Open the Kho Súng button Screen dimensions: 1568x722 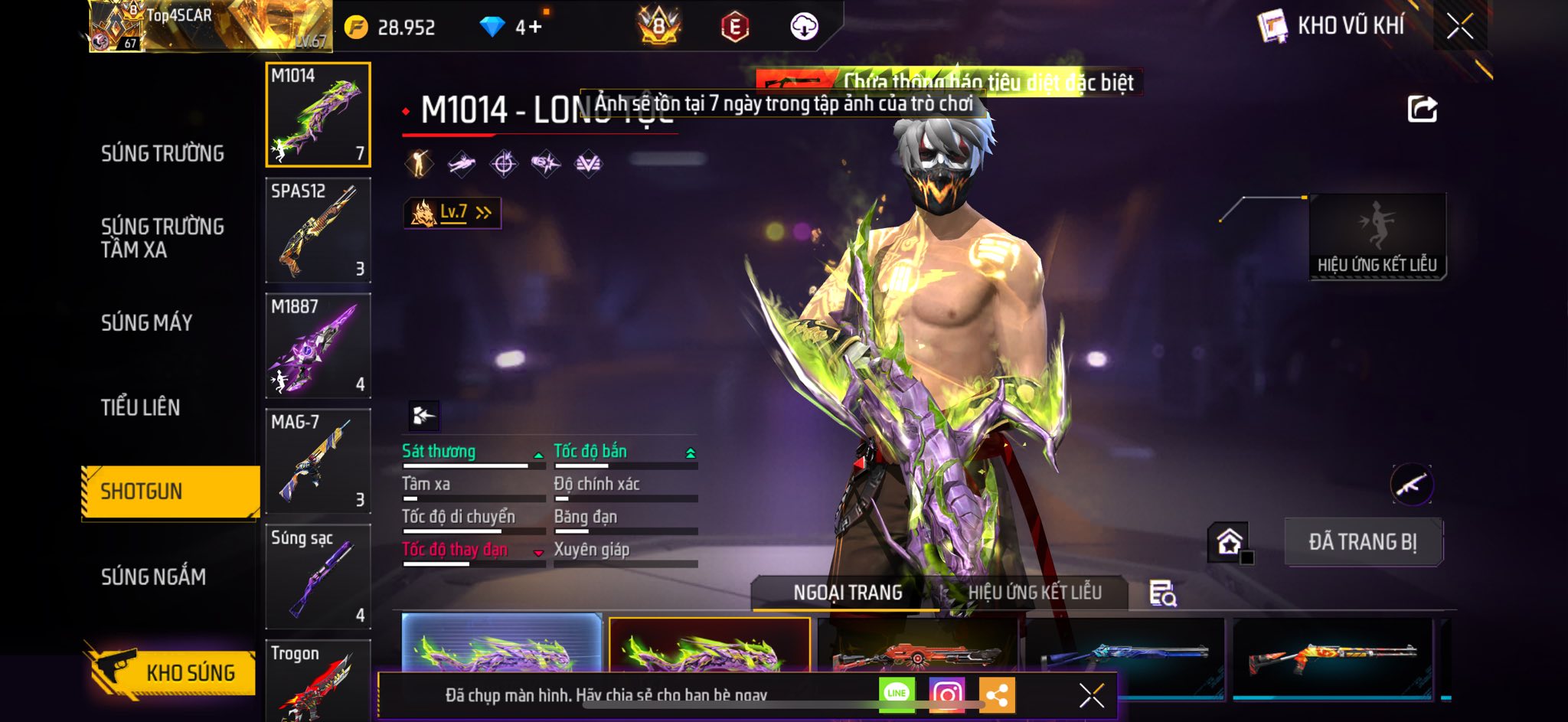pos(171,672)
